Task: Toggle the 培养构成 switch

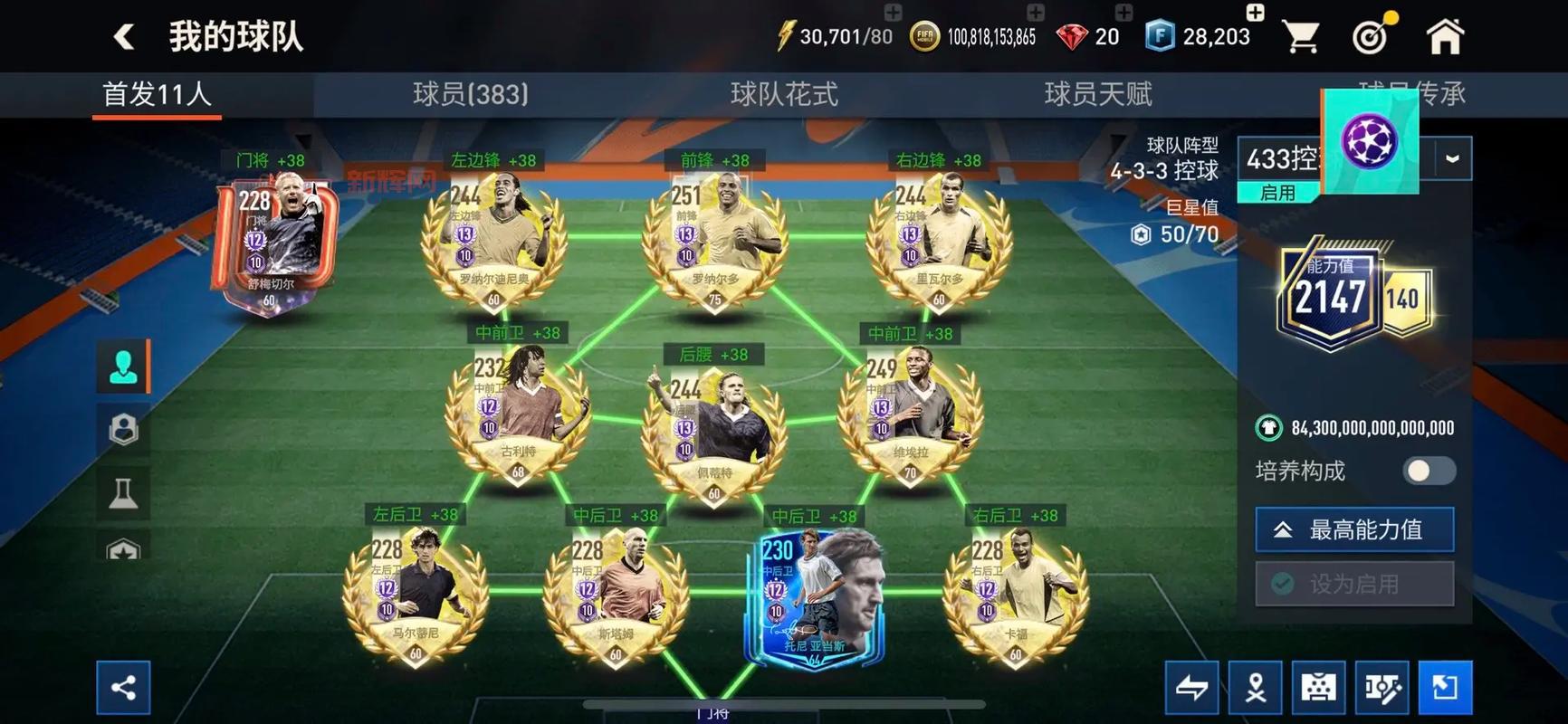Action: (x=1427, y=472)
